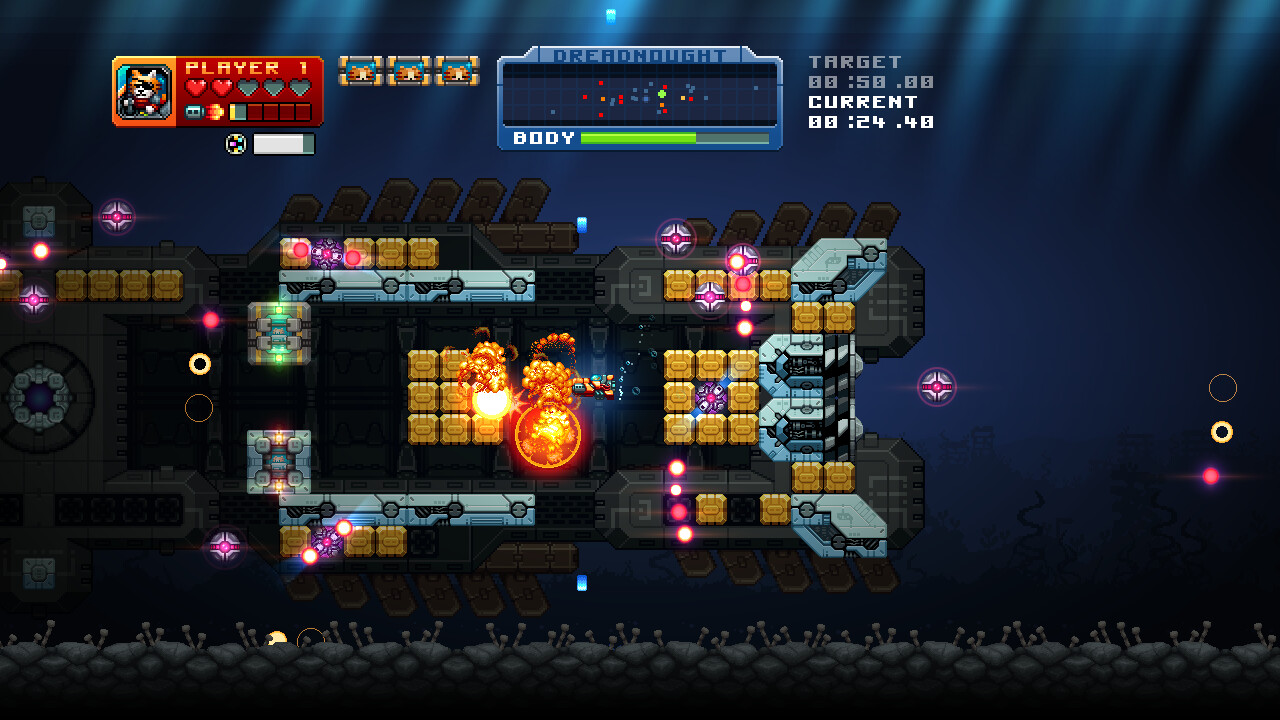Image resolution: width=1280 pixels, height=720 pixels.
Task: Click the CURRENT time 00:24.40 text
Action: (870, 120)
